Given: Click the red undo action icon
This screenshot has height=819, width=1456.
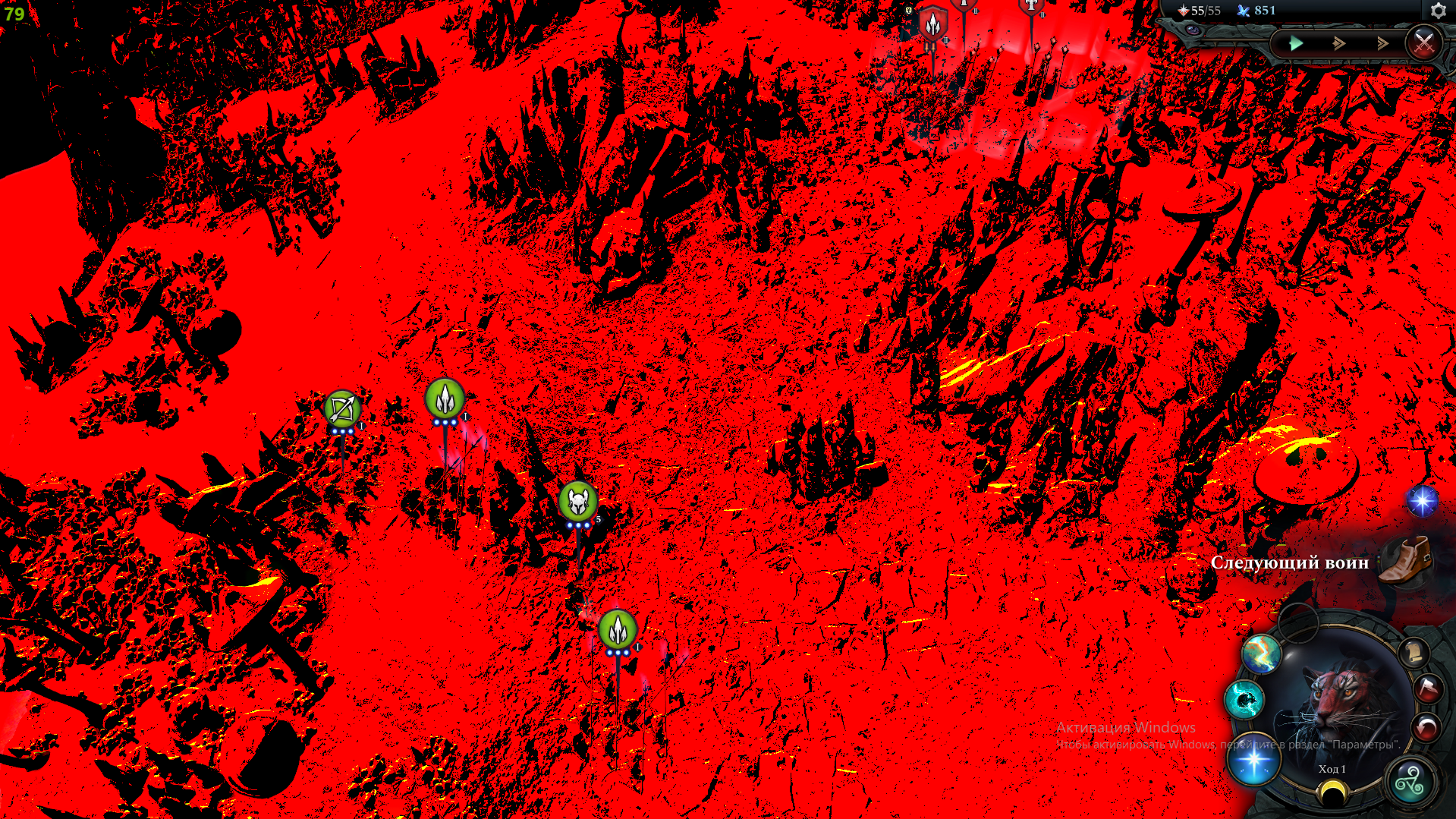Looking at the screenshot, I should [1426, 726].
